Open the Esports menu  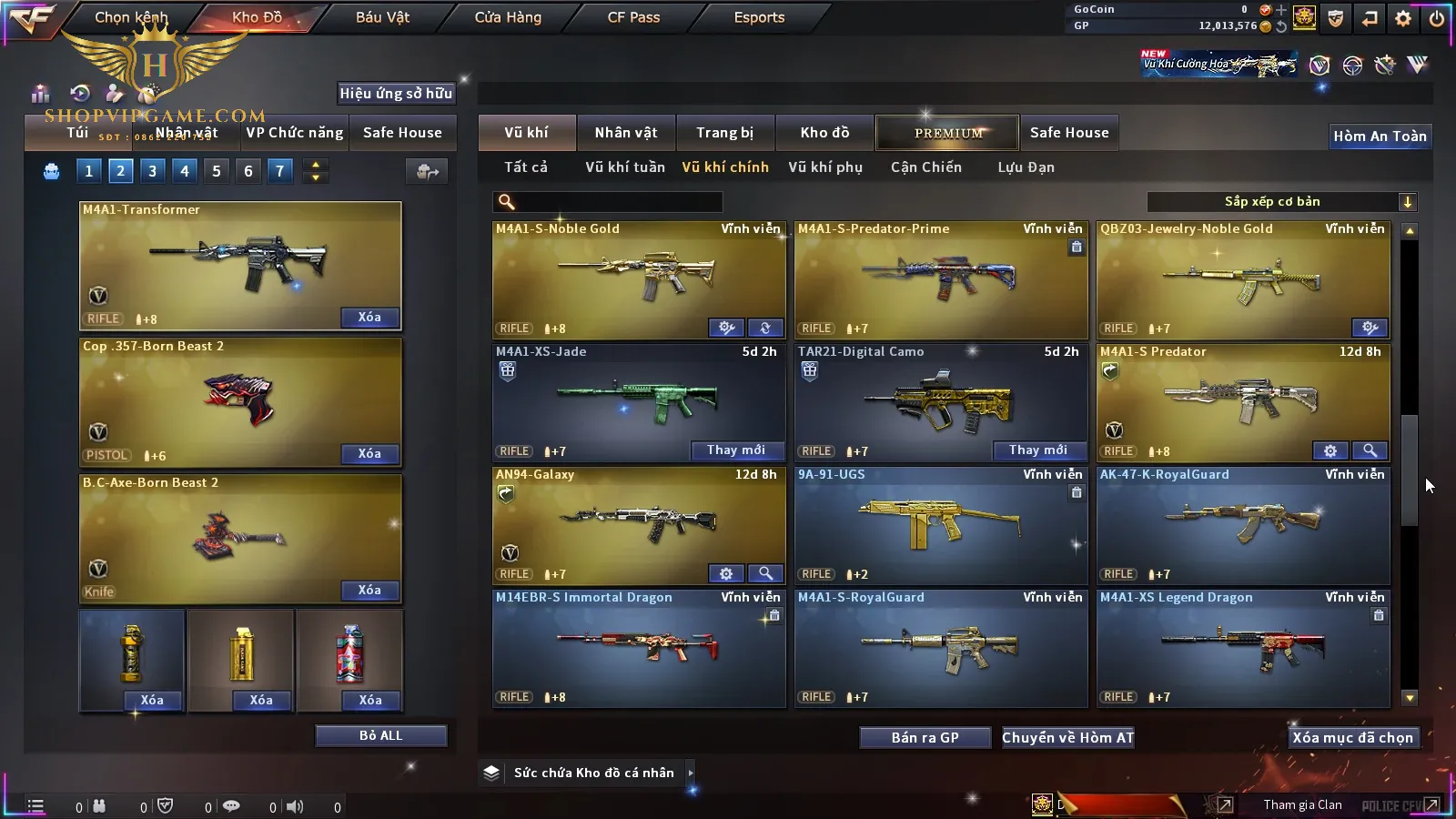(759, 17)
